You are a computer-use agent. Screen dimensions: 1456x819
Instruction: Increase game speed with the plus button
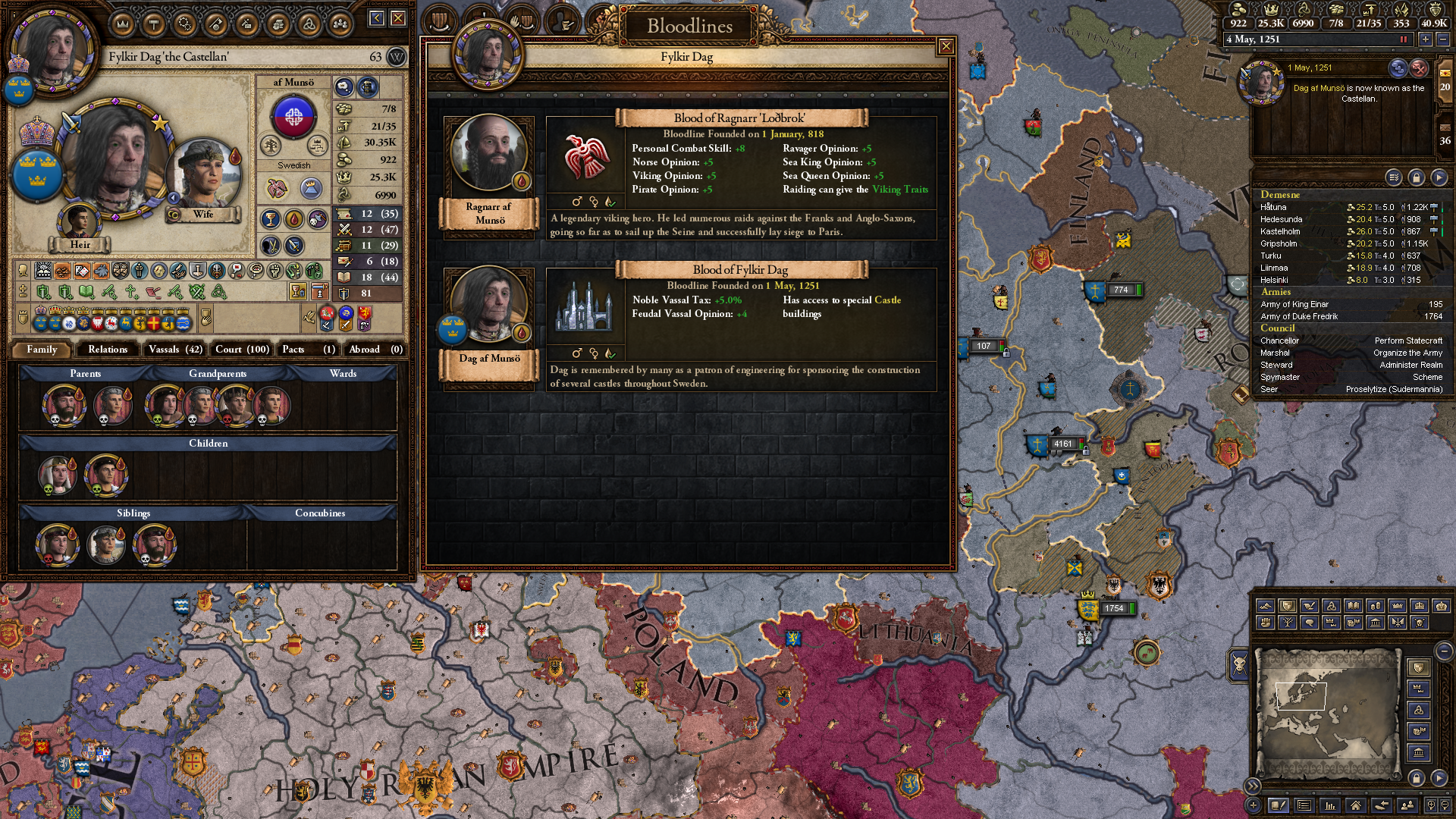(x=1425, y=39)
